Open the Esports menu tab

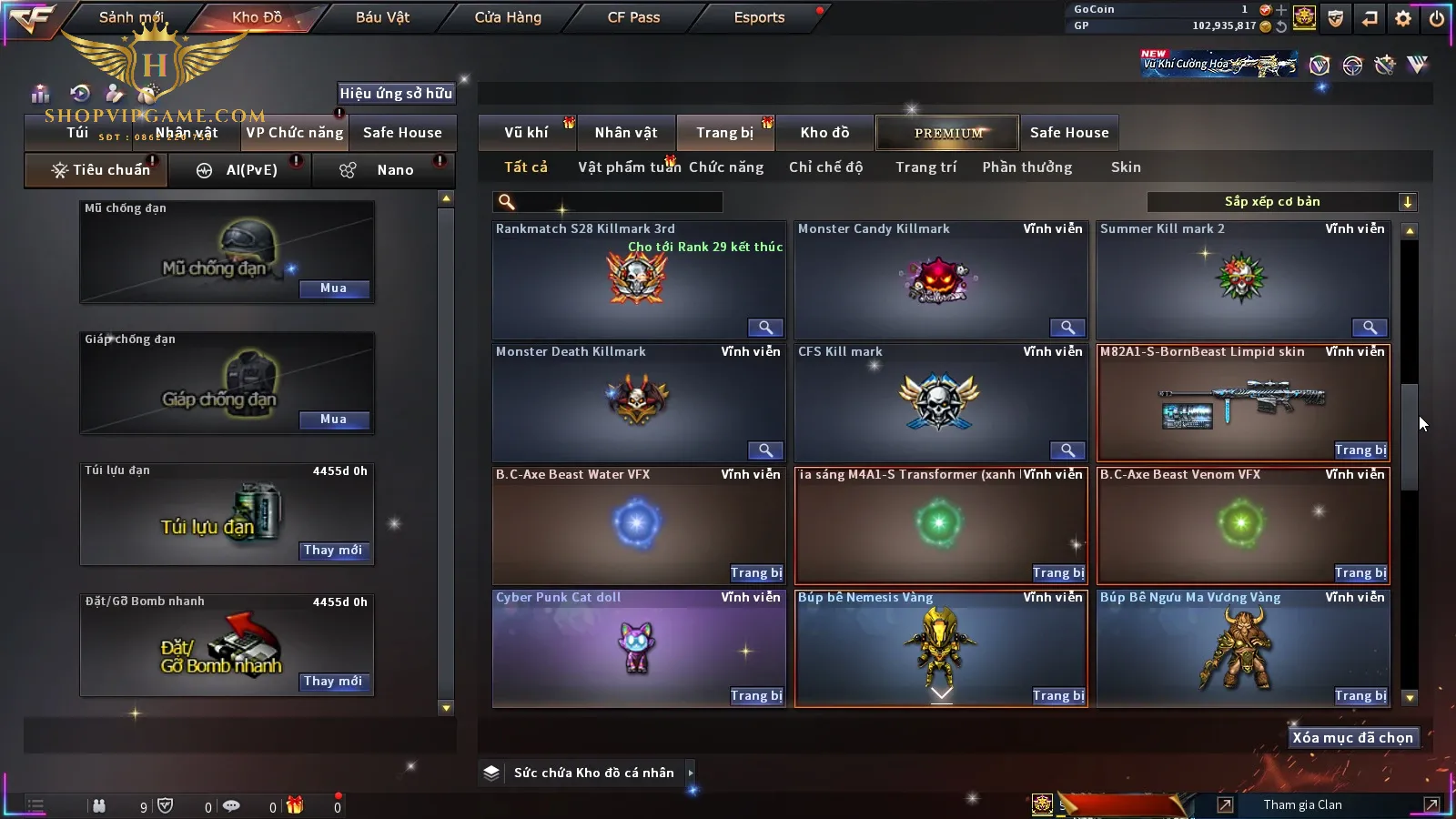point(759,17)
